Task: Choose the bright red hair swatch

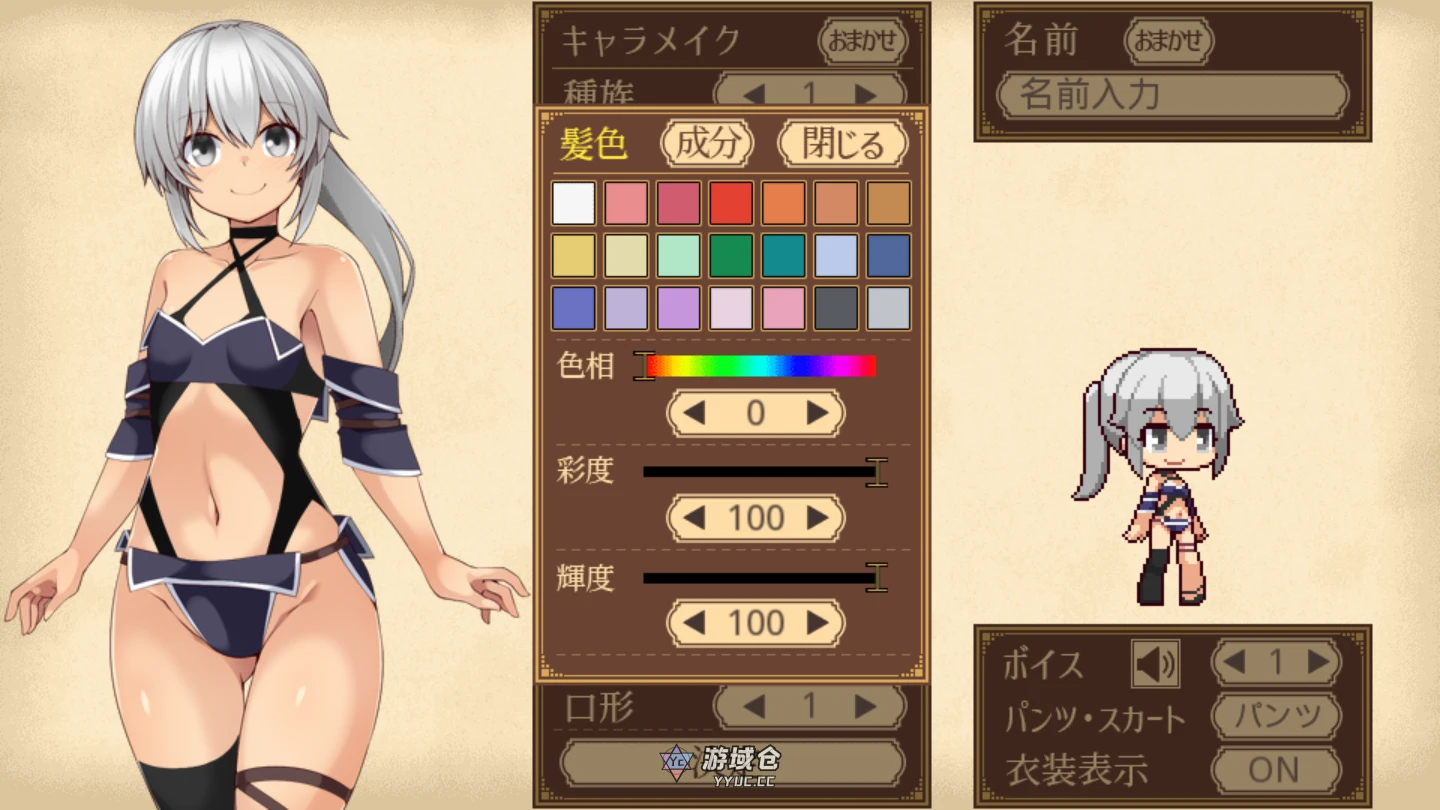Action: (731, 203)
